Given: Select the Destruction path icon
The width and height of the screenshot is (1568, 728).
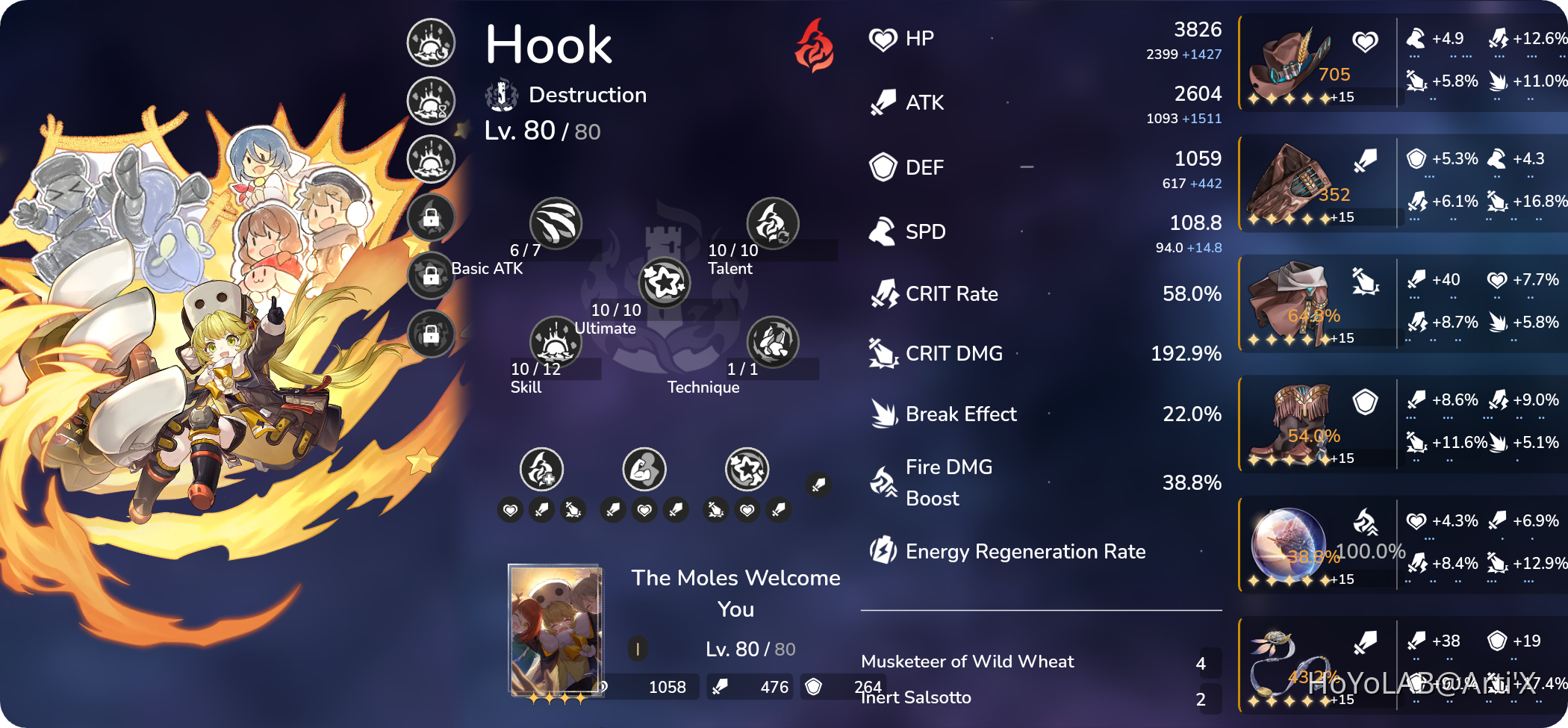Looking at the screenshot, I should [x=500, y=93].
